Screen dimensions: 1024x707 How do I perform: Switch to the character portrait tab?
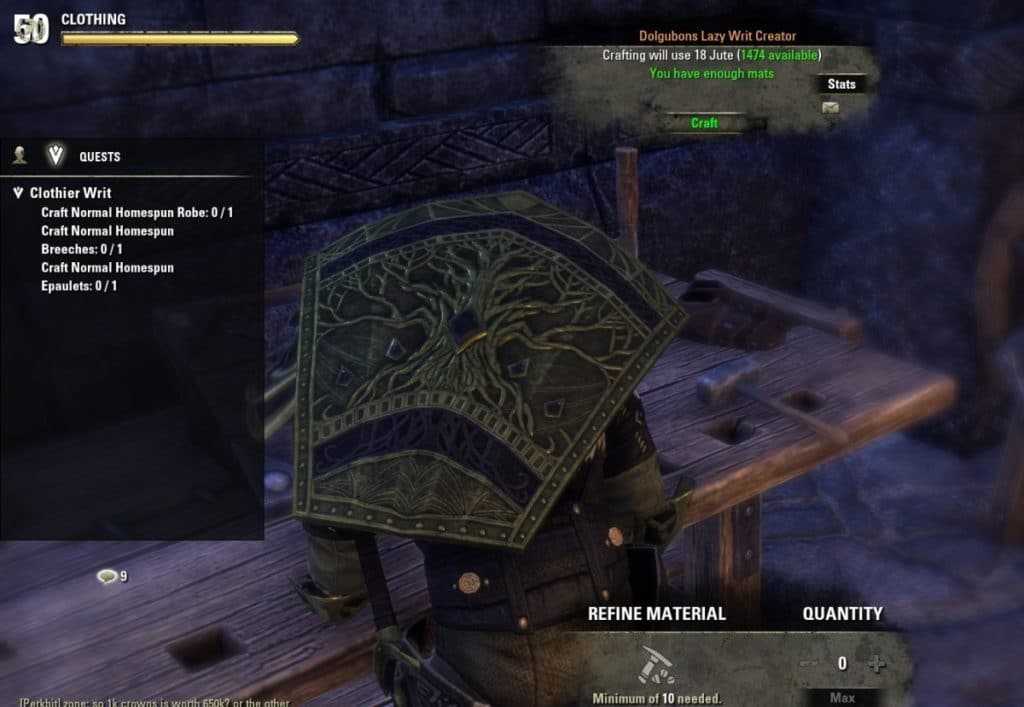point(19,156)
